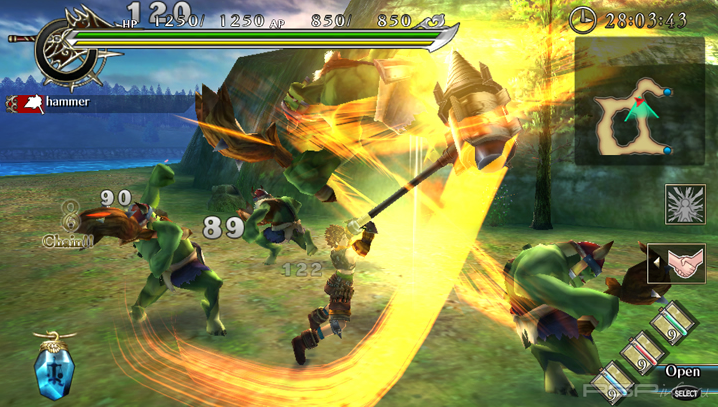Activate the character burst aura icon

(x=685, y=203)
